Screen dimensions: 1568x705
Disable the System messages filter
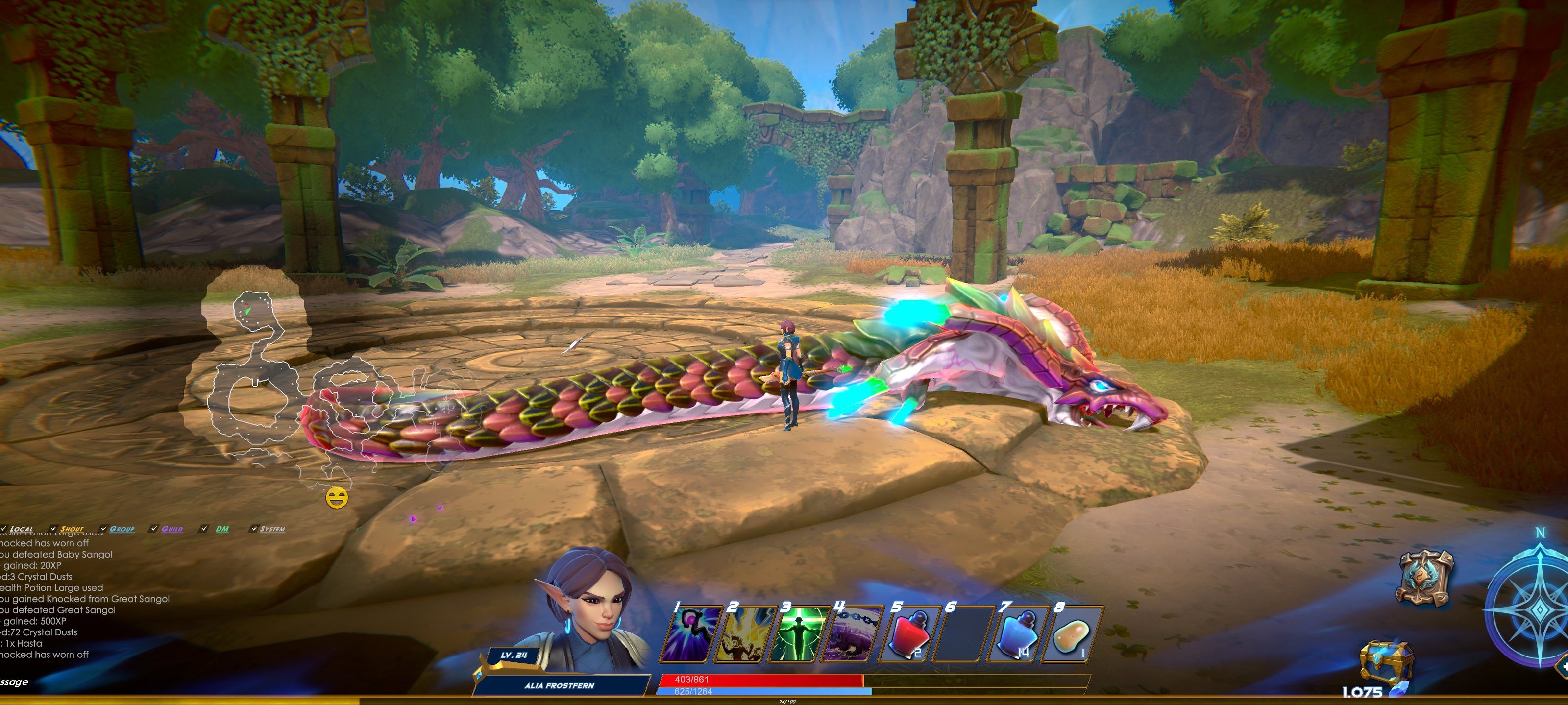(x=254, y=529)
